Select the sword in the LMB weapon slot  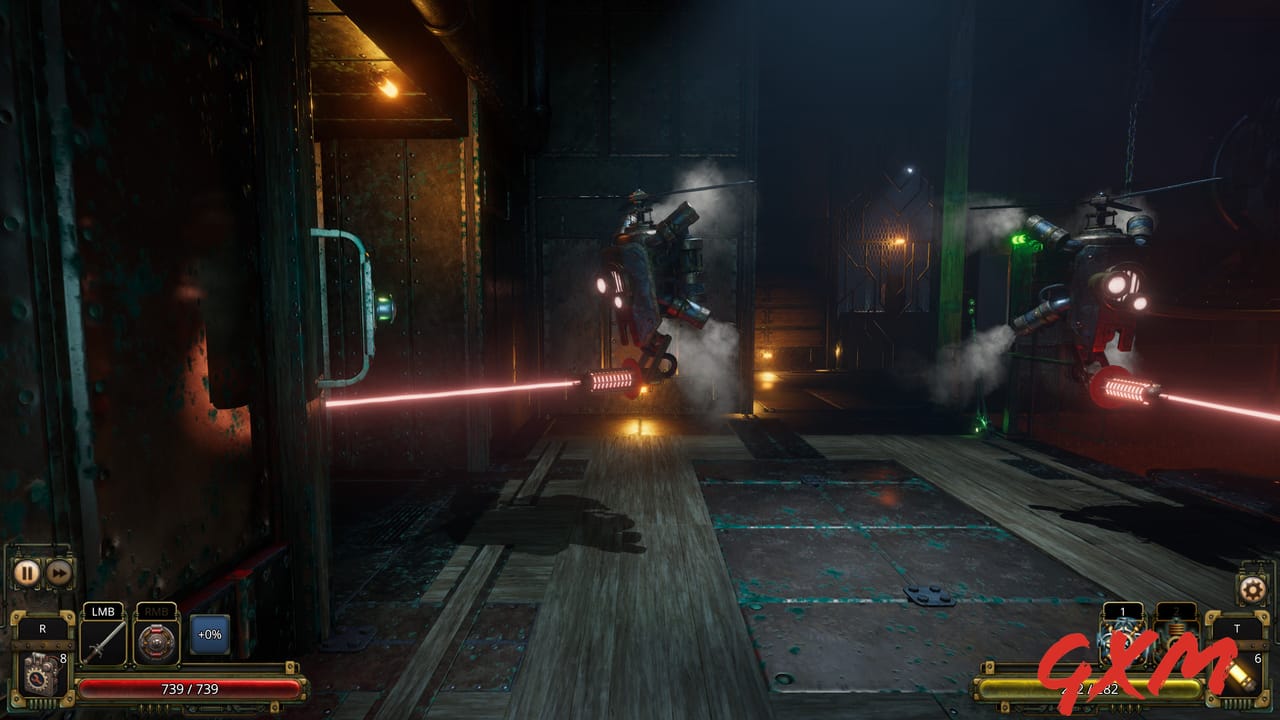click(x=105, y=642)
